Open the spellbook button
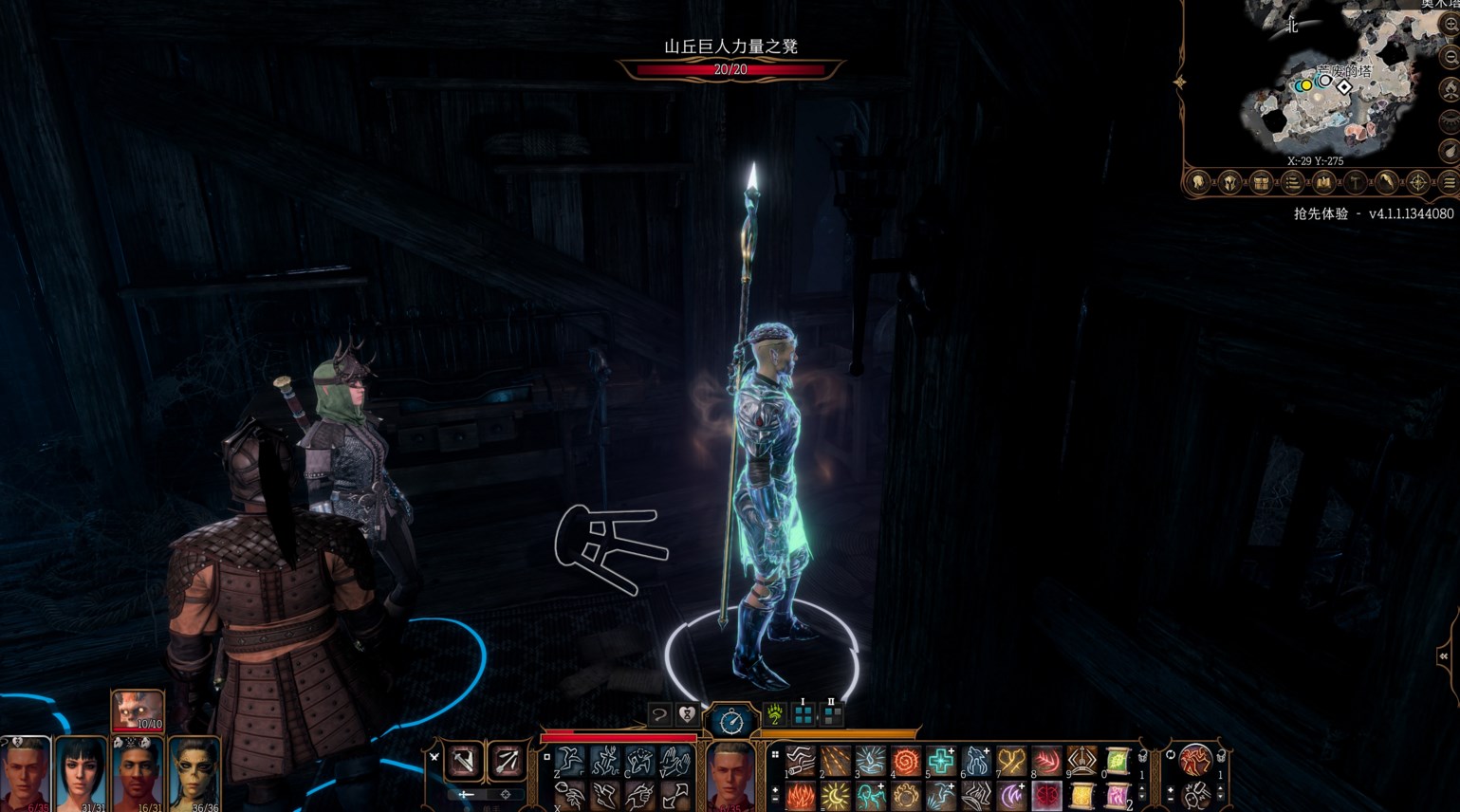 [1323, 182]
